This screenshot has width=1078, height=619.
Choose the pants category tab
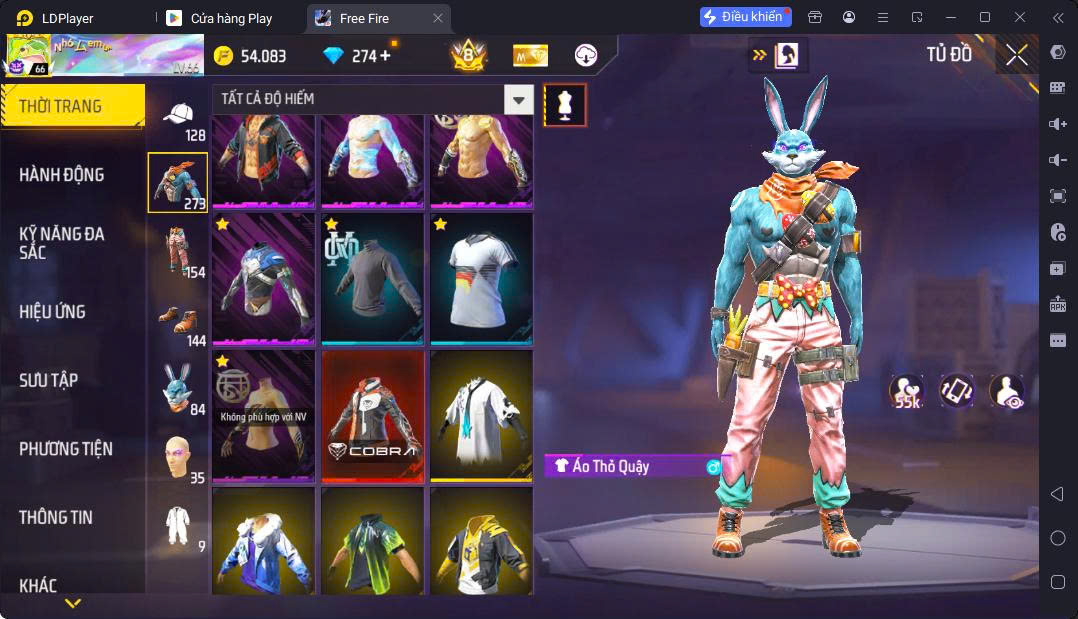(178, 251)
